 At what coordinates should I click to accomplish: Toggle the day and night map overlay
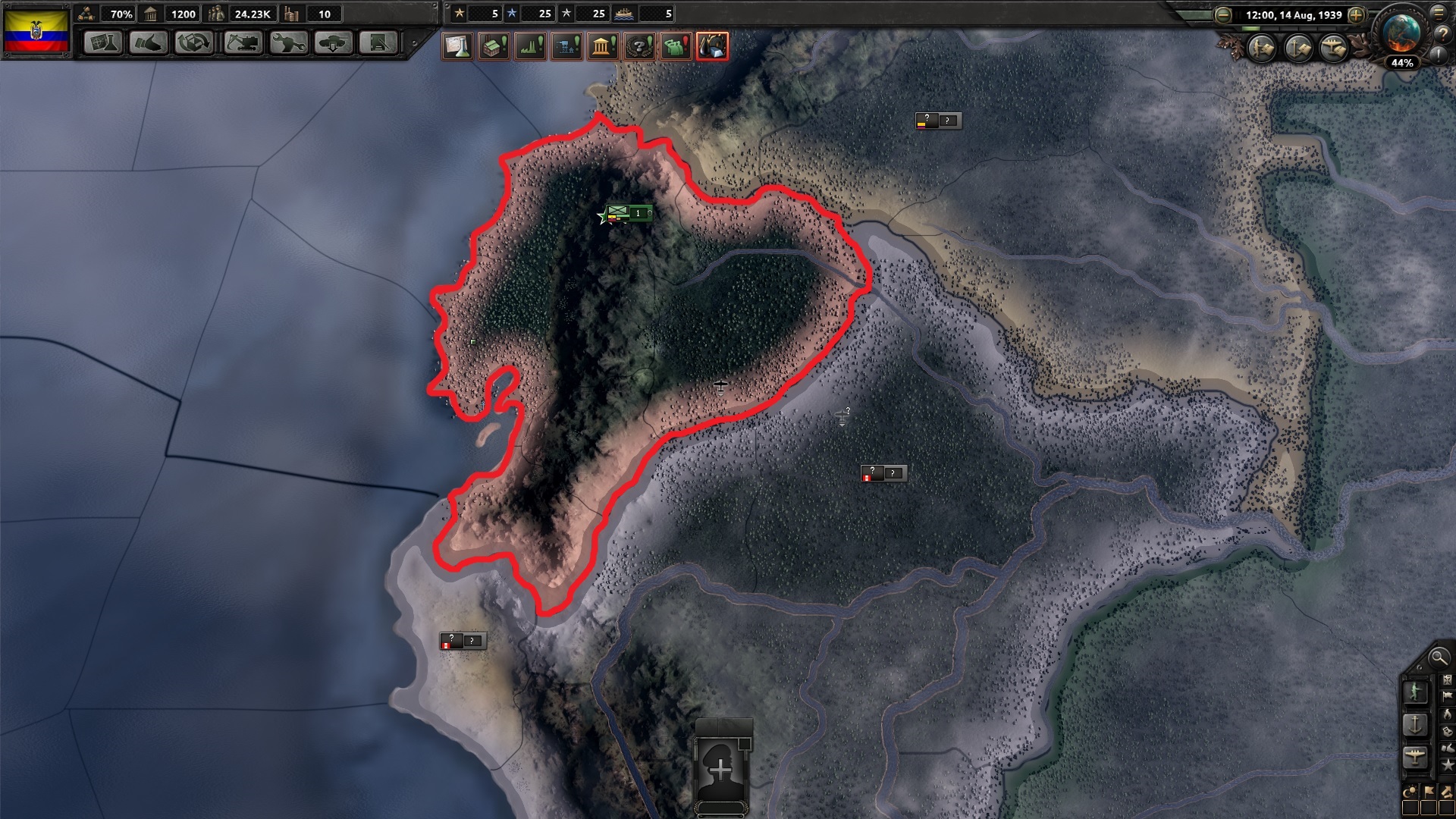(x=1410, y=791)
